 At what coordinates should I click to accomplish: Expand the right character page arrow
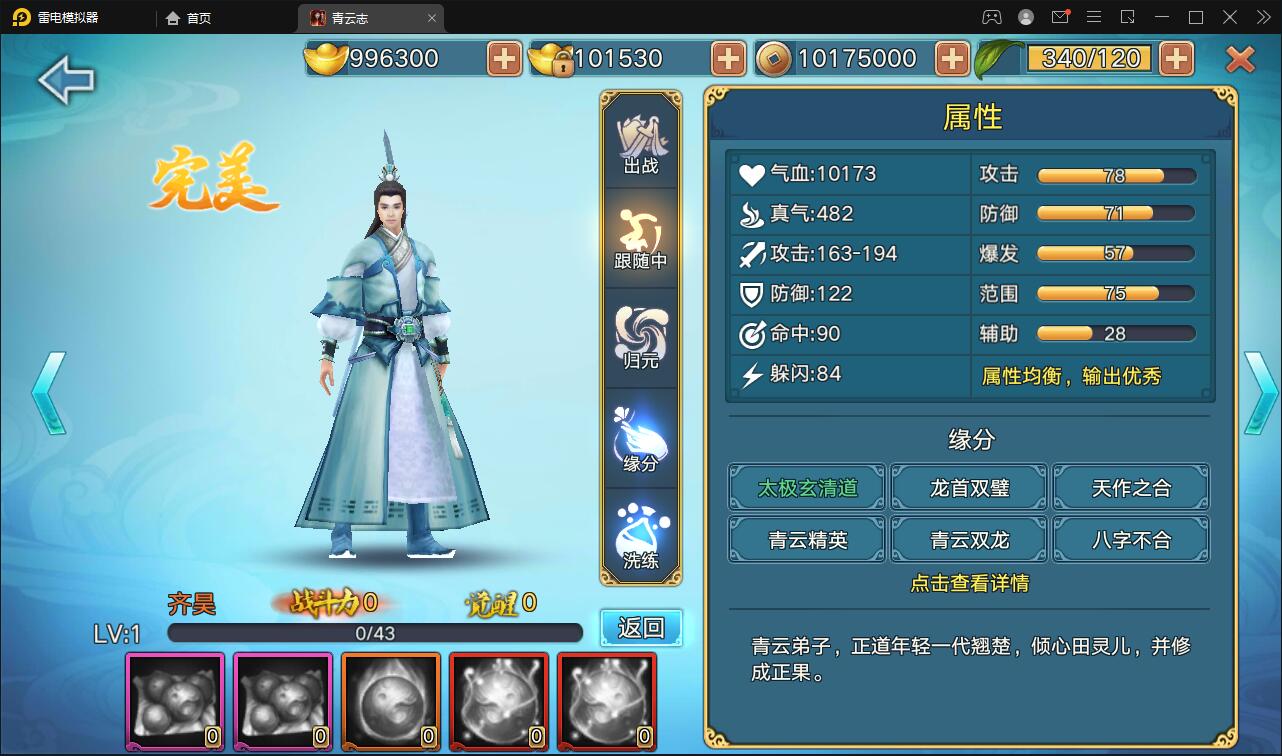(x=1262, y=390)
